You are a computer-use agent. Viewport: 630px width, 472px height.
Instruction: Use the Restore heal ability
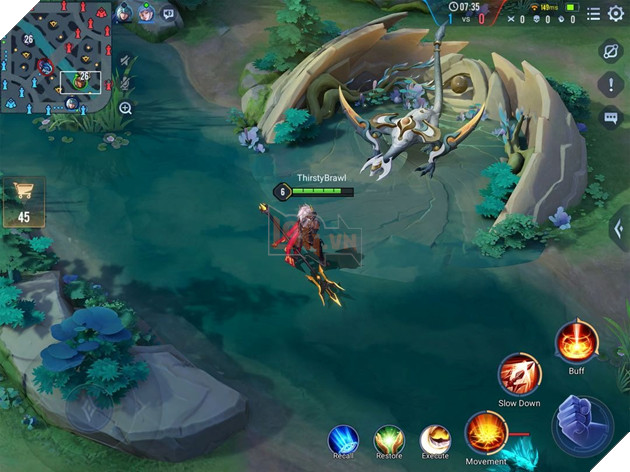pos(389,439)
